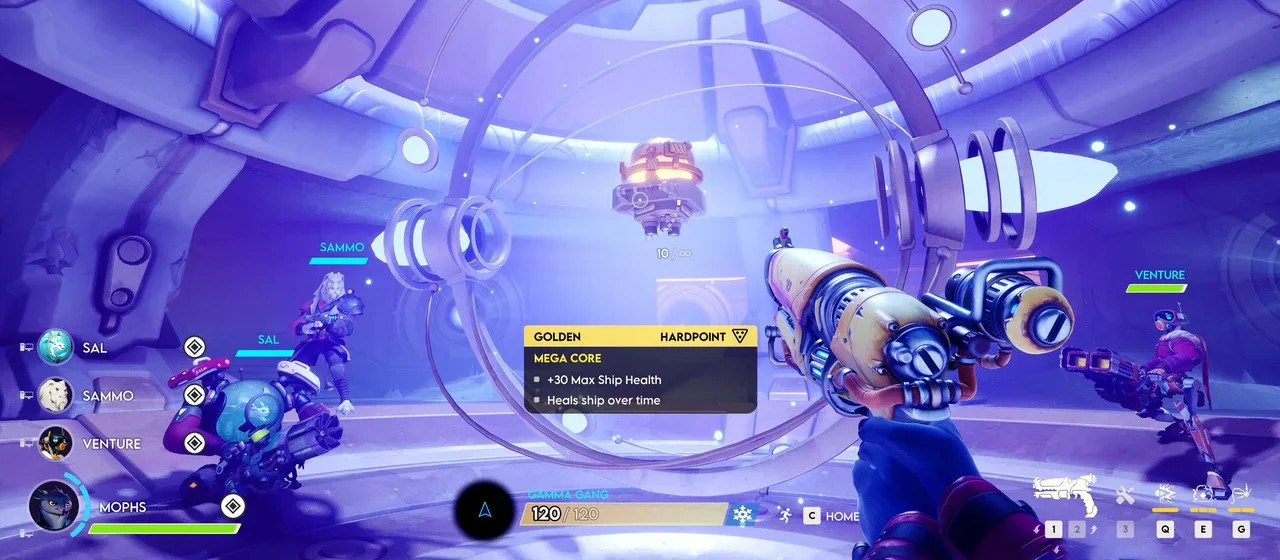Activate the ability with three charge segments

click(x=1203, y=494)
